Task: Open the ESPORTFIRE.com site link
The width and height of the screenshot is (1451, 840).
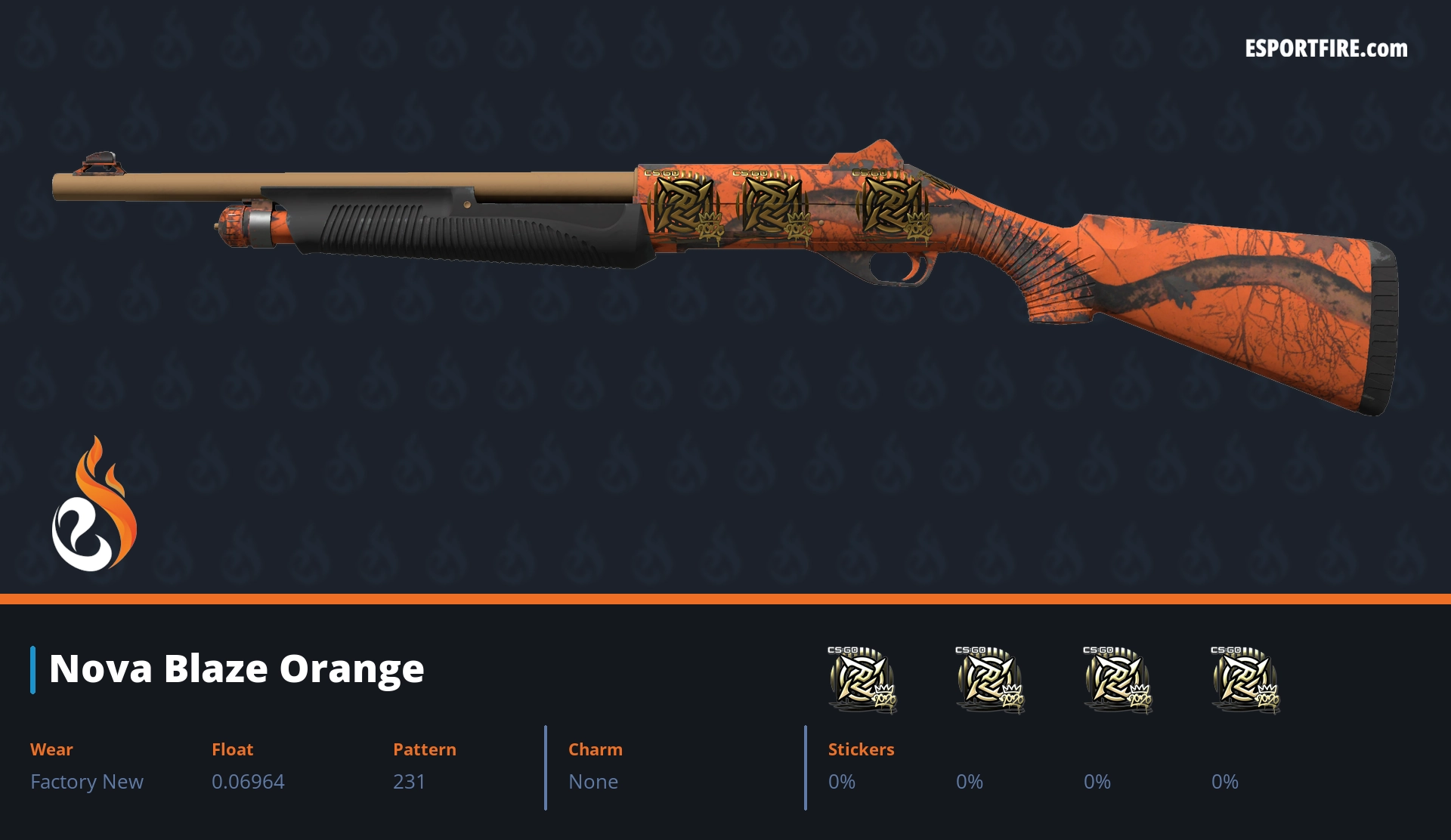Action: point(1326,49)
